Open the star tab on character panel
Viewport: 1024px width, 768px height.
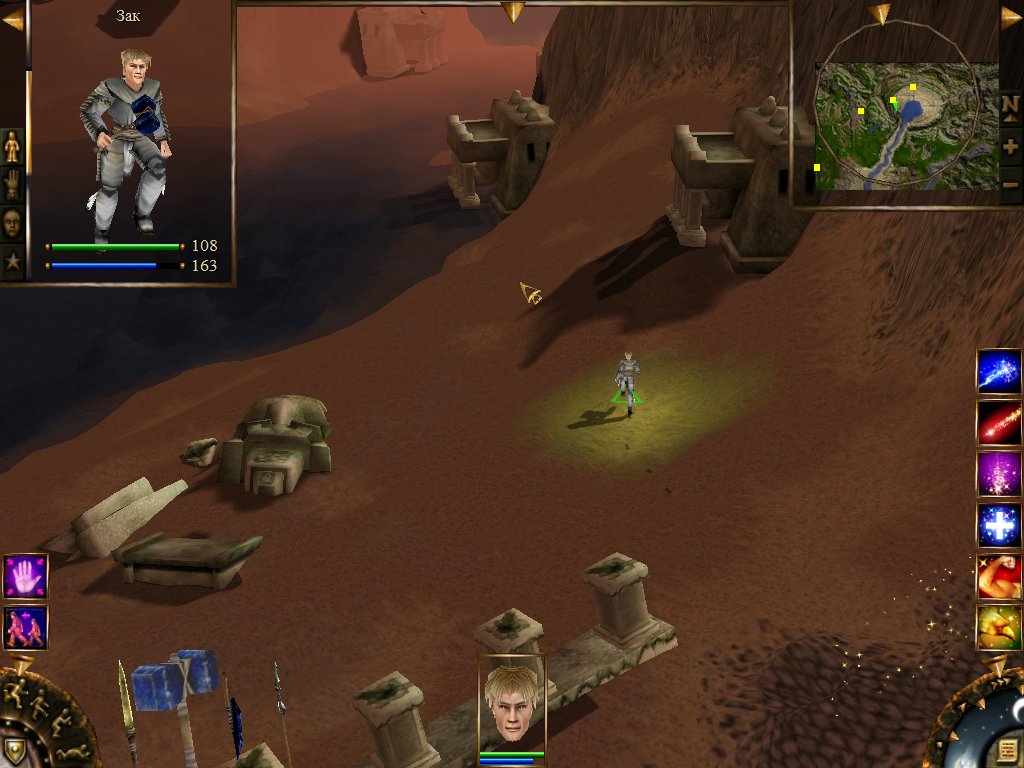coord(12,261)
